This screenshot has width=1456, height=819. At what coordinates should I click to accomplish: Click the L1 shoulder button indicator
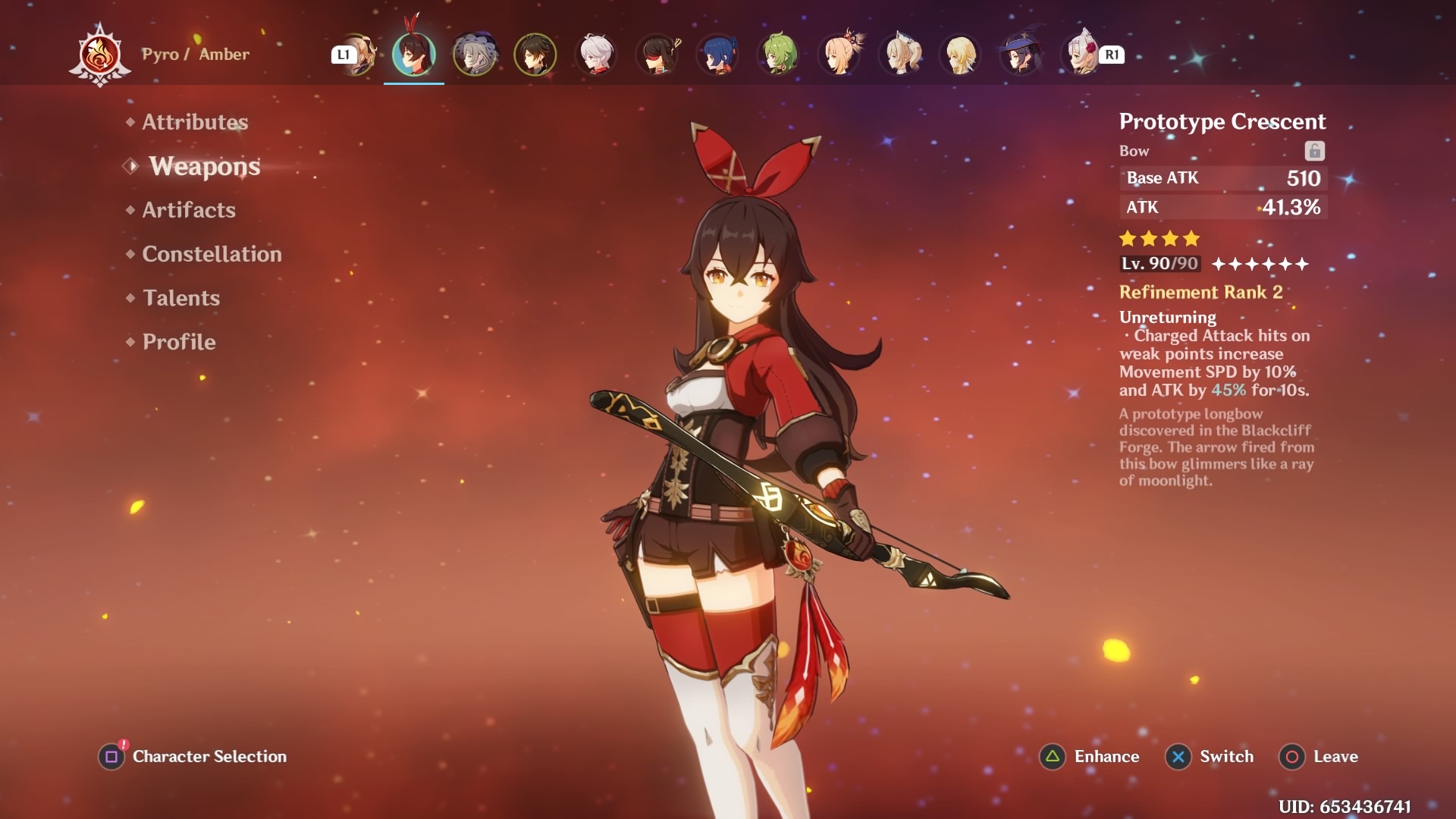pyautogui.click(x=343, y=54)
